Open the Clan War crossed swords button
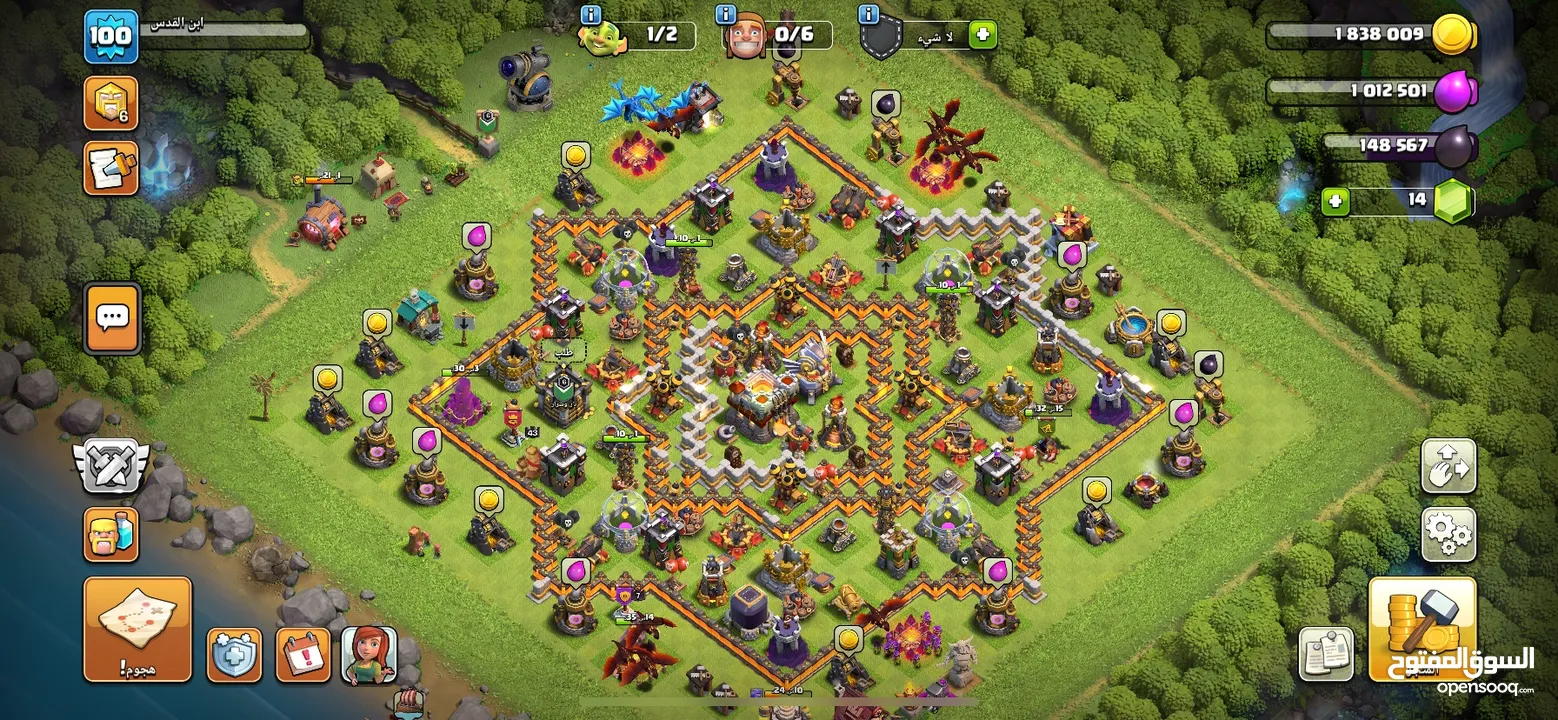Image resolution: width=1558 pixels, height=720 pixels. [110, 466]
